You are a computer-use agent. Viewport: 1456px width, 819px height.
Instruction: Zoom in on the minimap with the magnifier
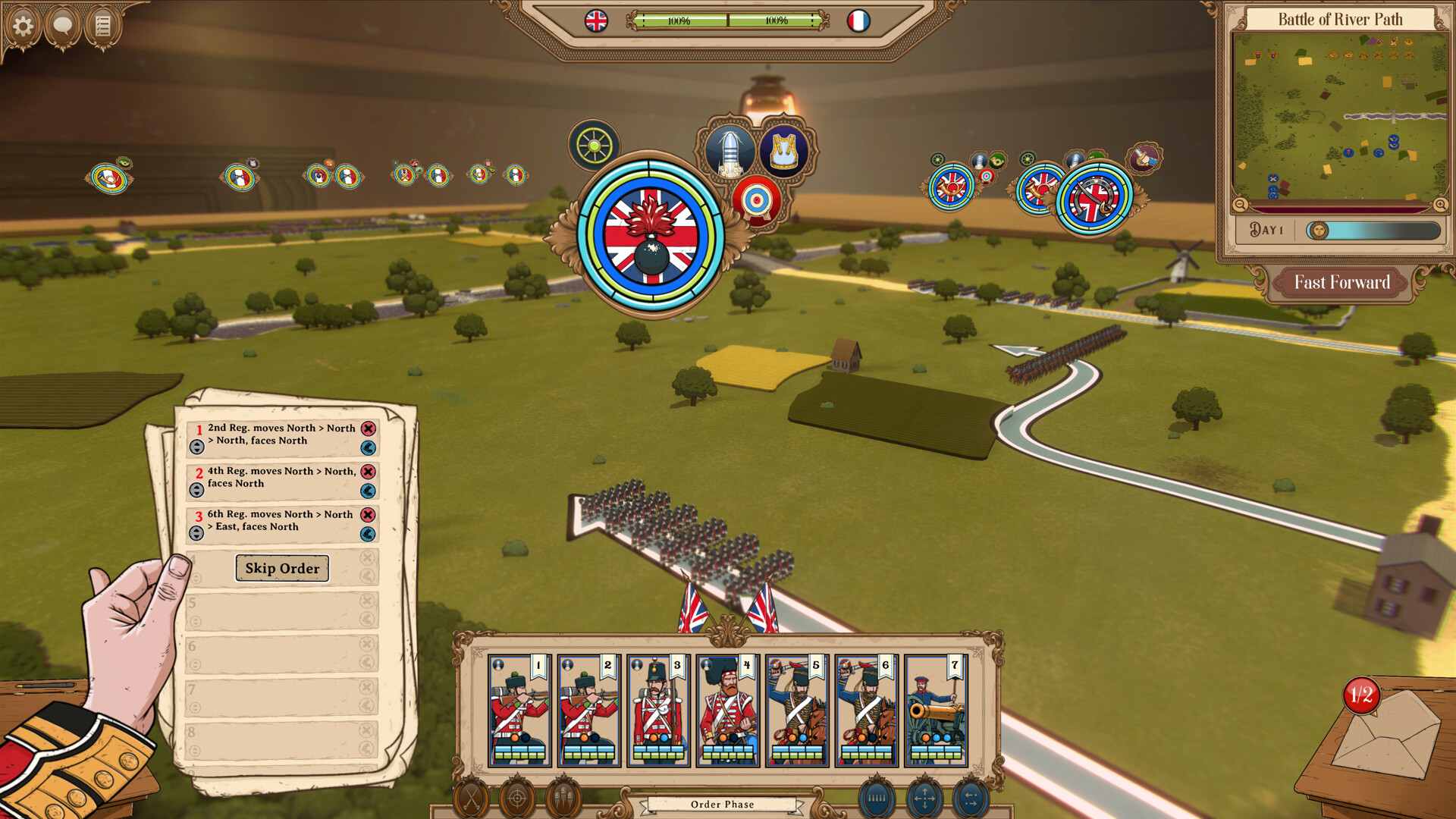coord(1439,205)
